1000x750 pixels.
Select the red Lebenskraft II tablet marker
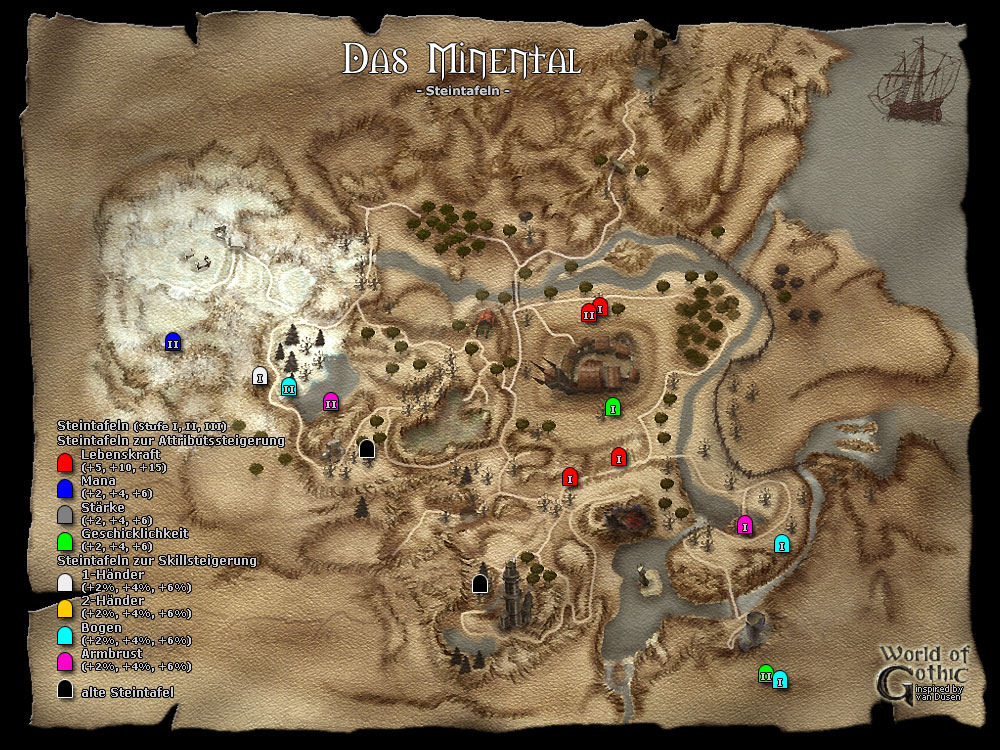(589, 313)
